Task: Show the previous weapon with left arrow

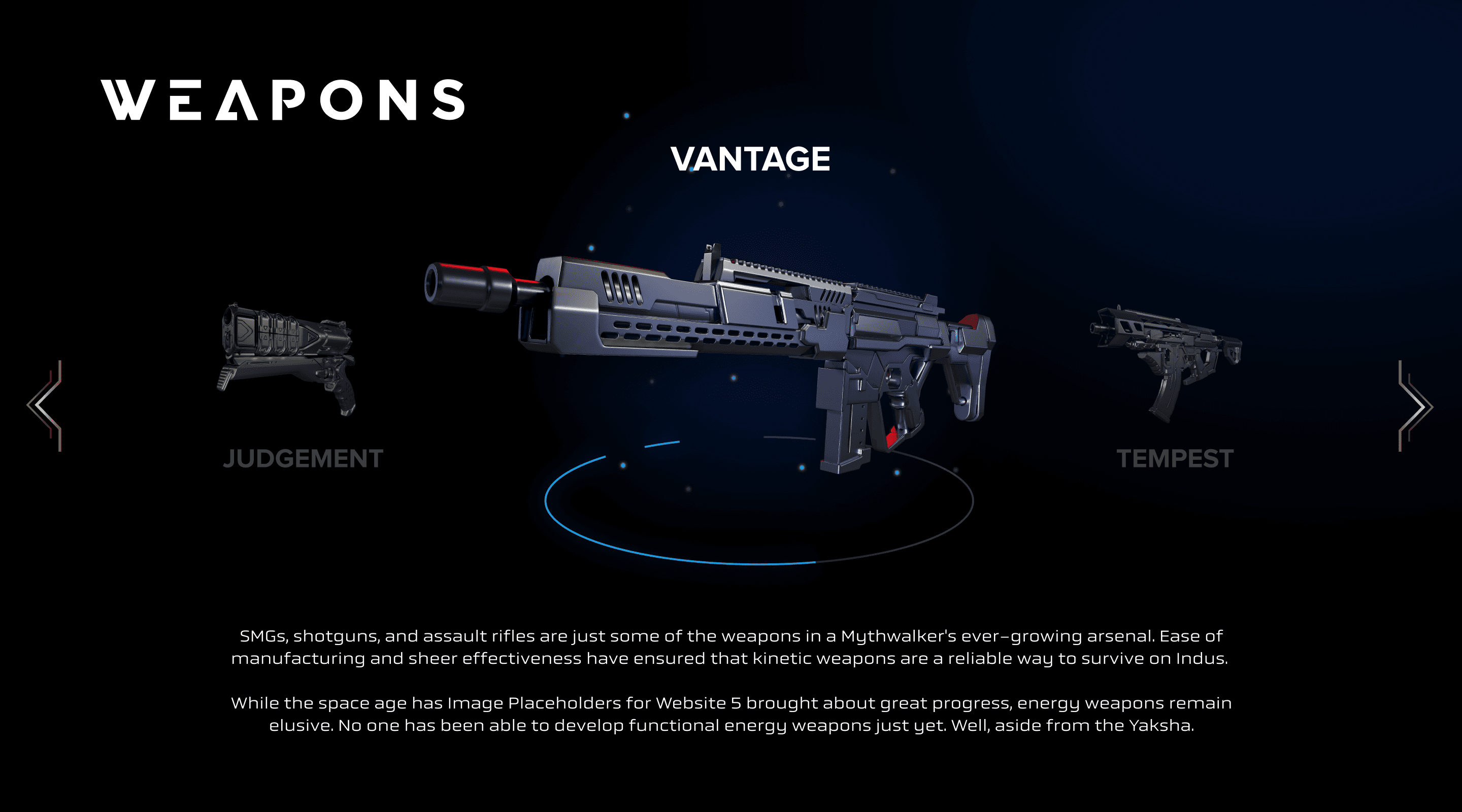Action: coord(45,405)
